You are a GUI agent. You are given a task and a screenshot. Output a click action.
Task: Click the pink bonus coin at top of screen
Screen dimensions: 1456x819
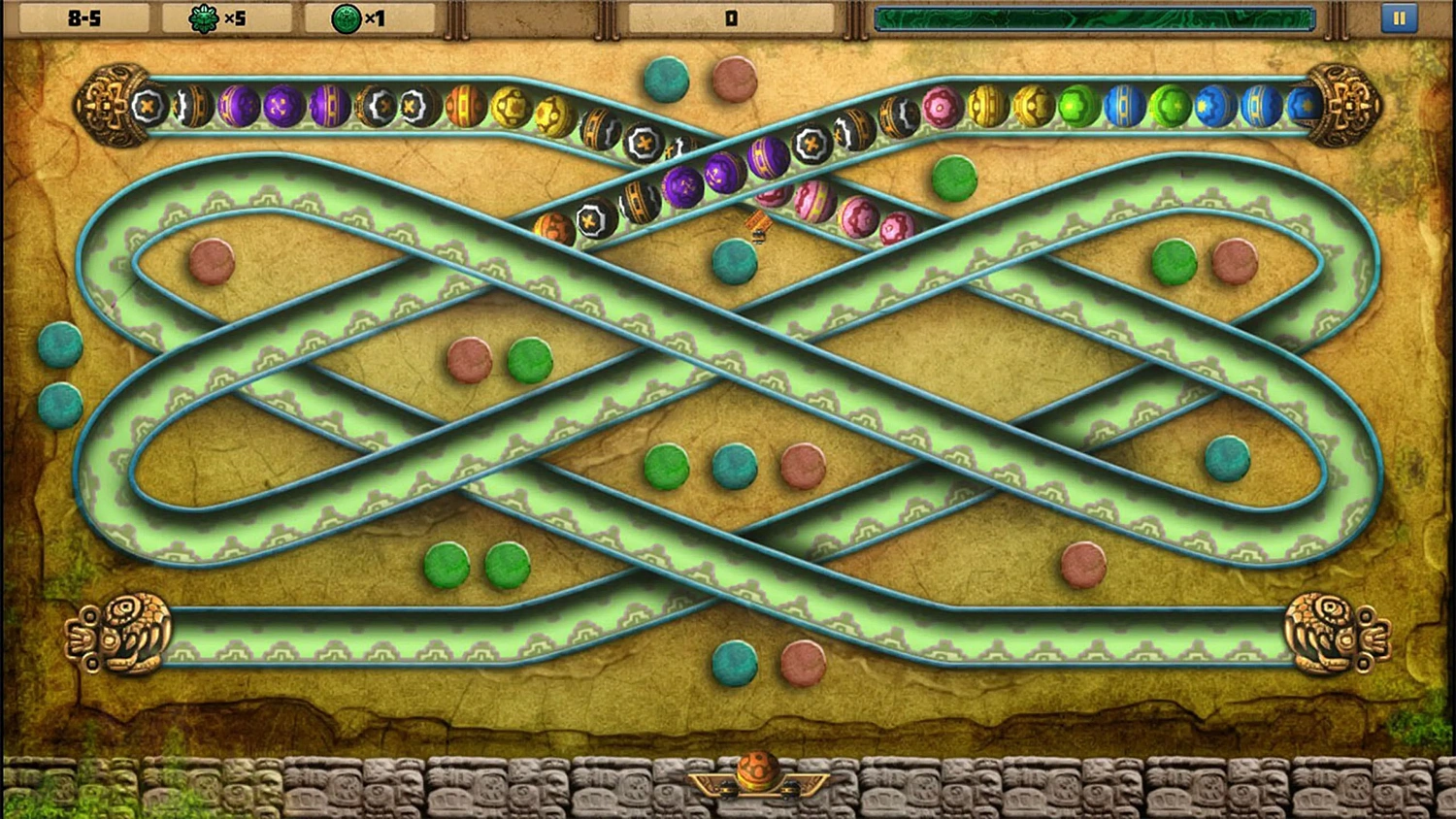coord(735,81)
